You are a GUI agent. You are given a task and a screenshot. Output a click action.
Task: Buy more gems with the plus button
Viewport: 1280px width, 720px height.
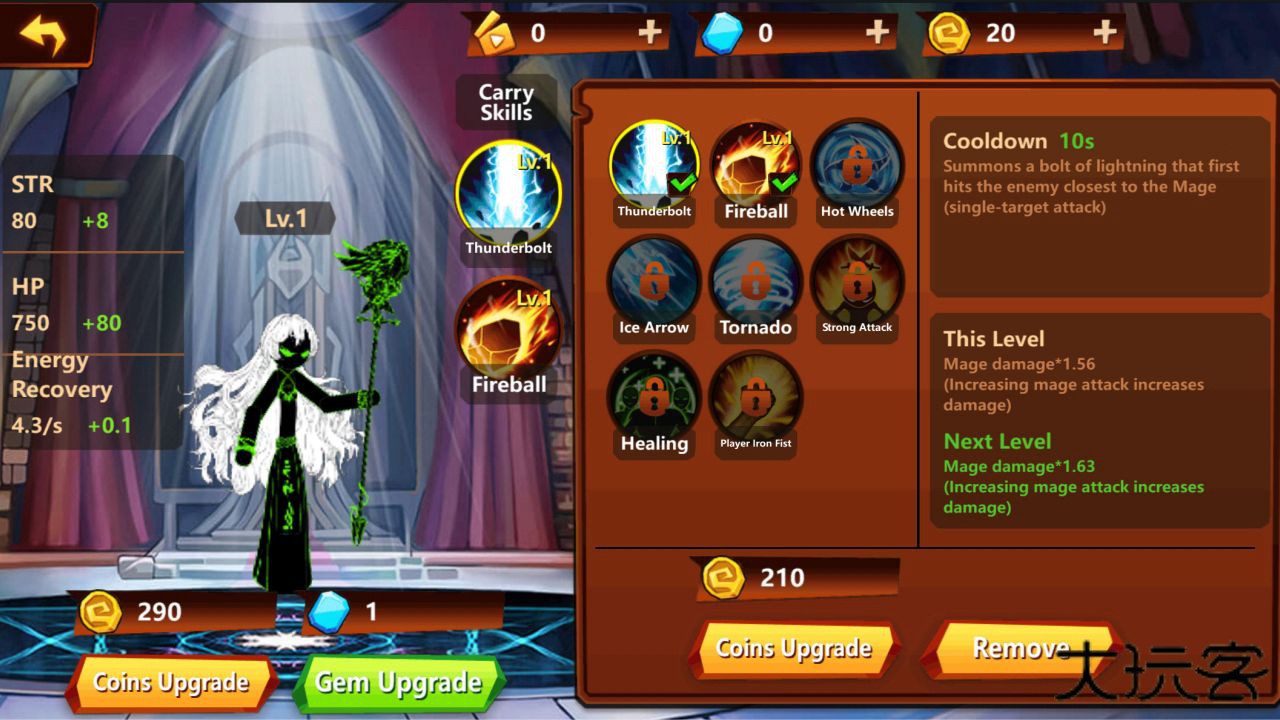pos(877,33)
